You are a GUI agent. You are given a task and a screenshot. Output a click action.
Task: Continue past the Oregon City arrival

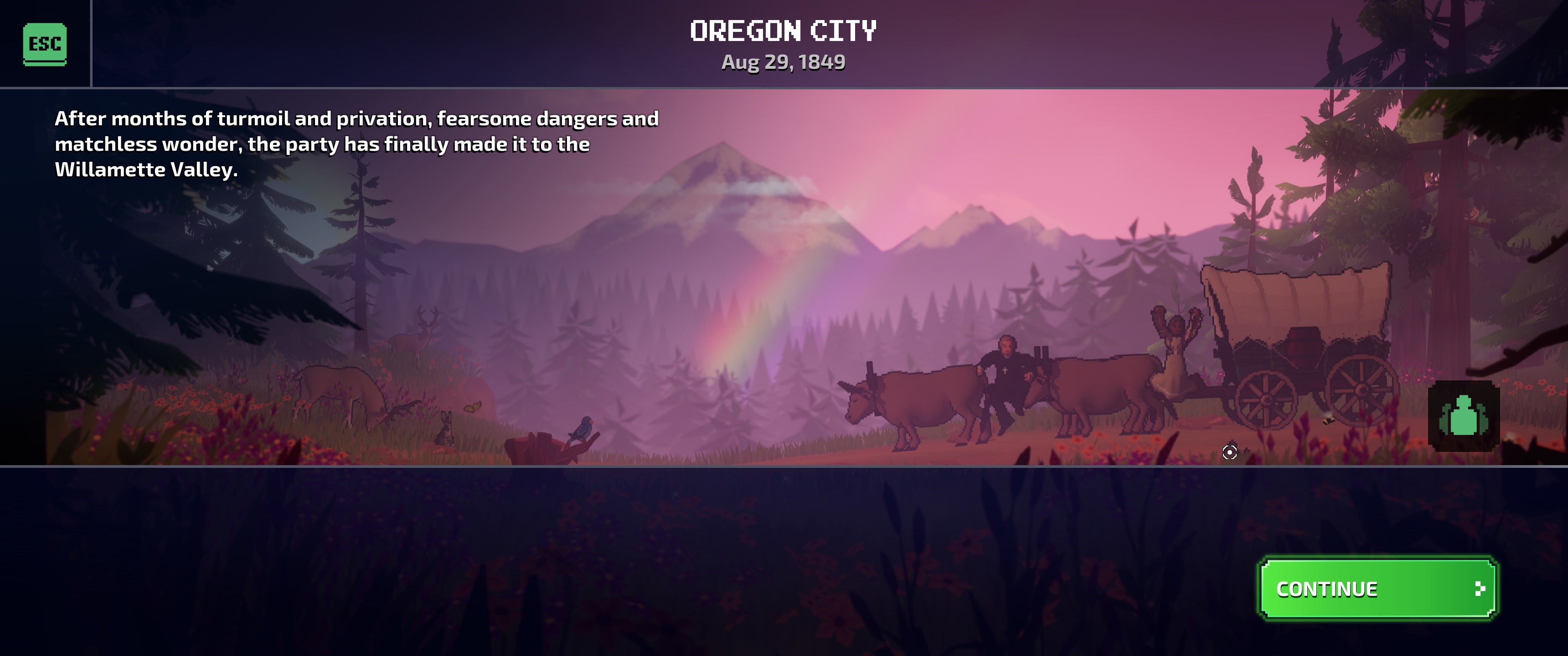coord(1377,589)
